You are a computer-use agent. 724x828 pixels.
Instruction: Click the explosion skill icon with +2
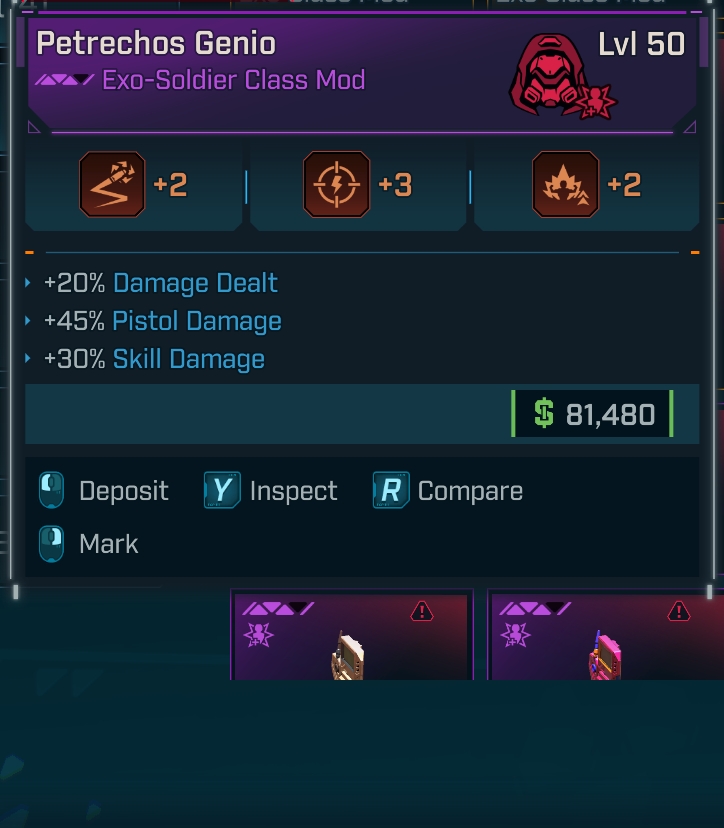tap(566, 185)
